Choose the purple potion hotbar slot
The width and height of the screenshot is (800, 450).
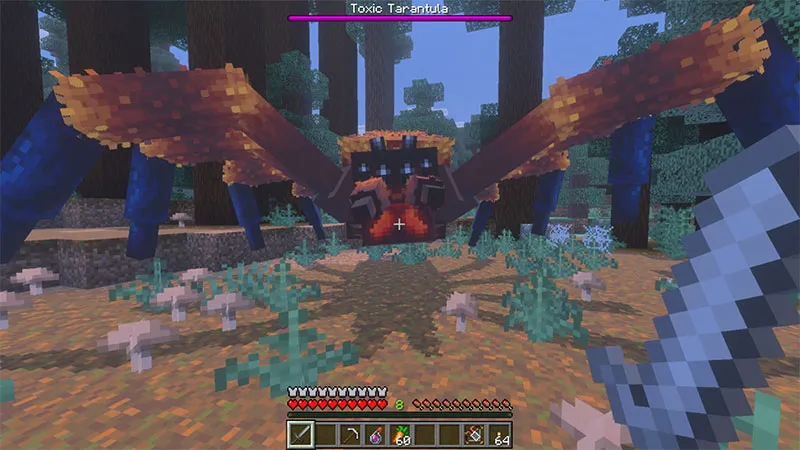tap(378, 434)
